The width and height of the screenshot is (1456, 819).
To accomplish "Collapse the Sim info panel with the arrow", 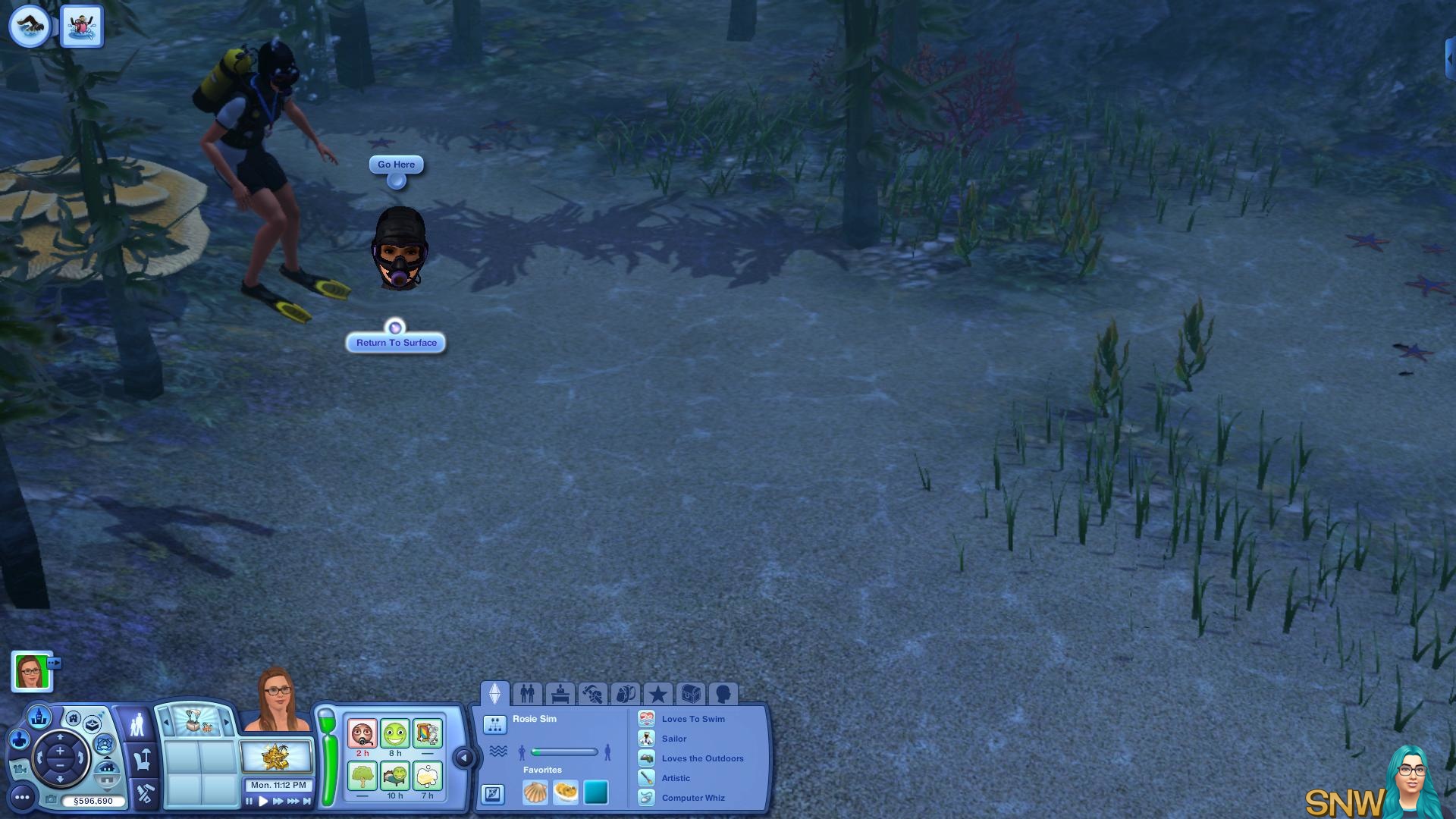I will [463, 758].
